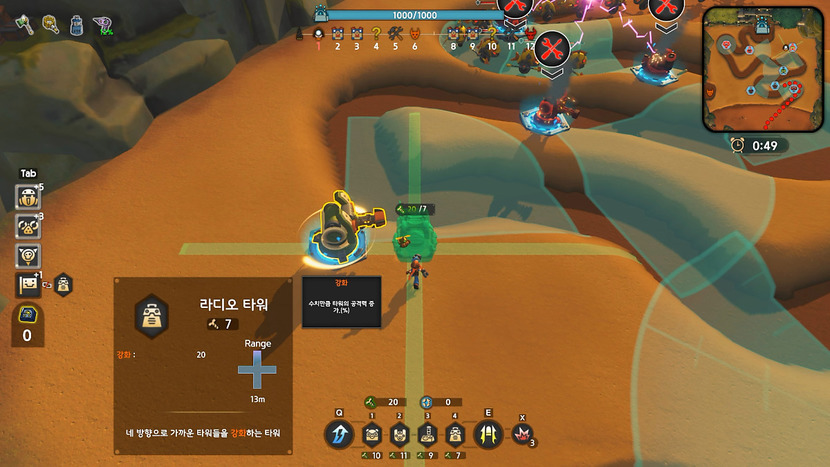This screenshot has height=467, width=830.
Task: Select wave 1 marker on wave tracker
Action: pyautogui.click(x=319, y=35)
